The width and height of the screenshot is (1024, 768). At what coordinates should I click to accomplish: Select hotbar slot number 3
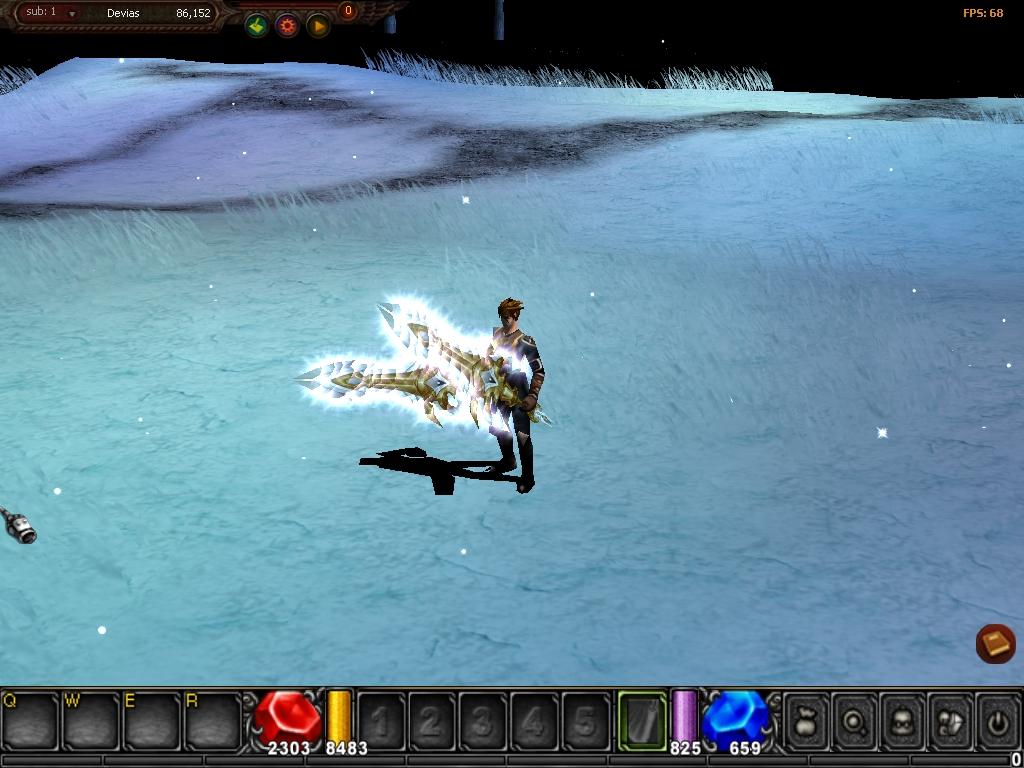pyautogui.click(x=483, y=720)
